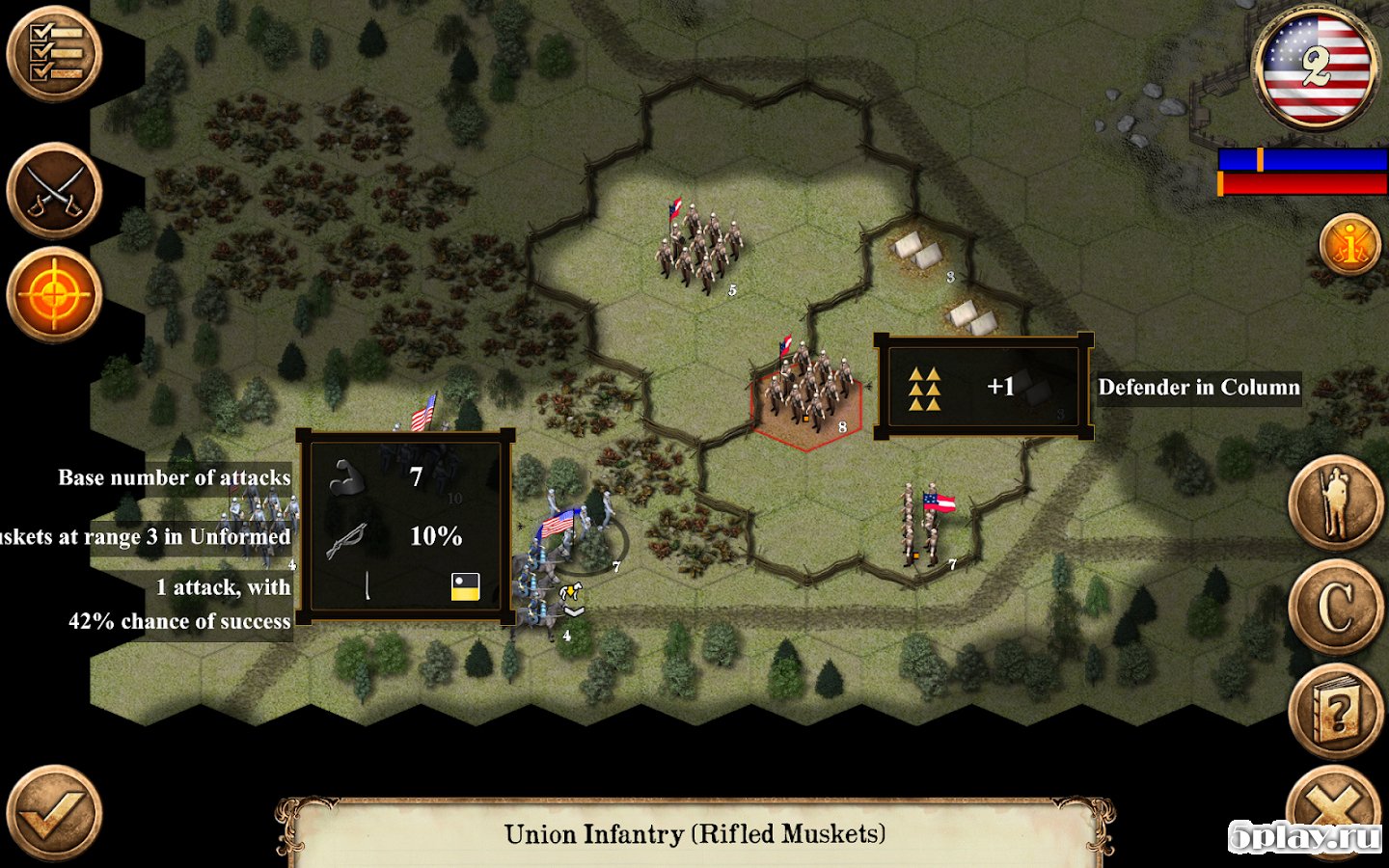
Task: Select the letter C button
Action: point(1336,608)
